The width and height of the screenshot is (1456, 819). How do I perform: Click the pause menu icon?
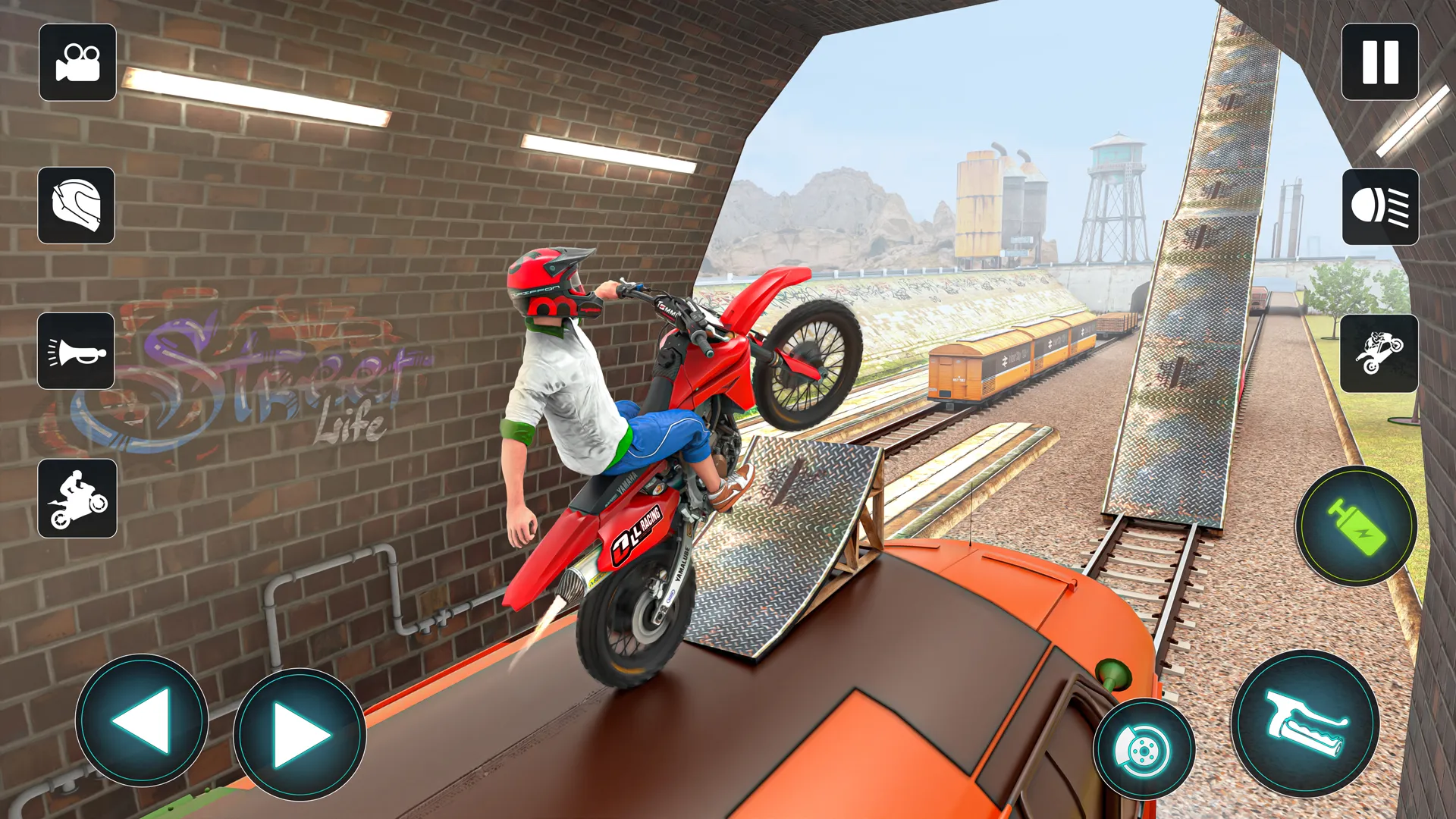[1379, 64]
